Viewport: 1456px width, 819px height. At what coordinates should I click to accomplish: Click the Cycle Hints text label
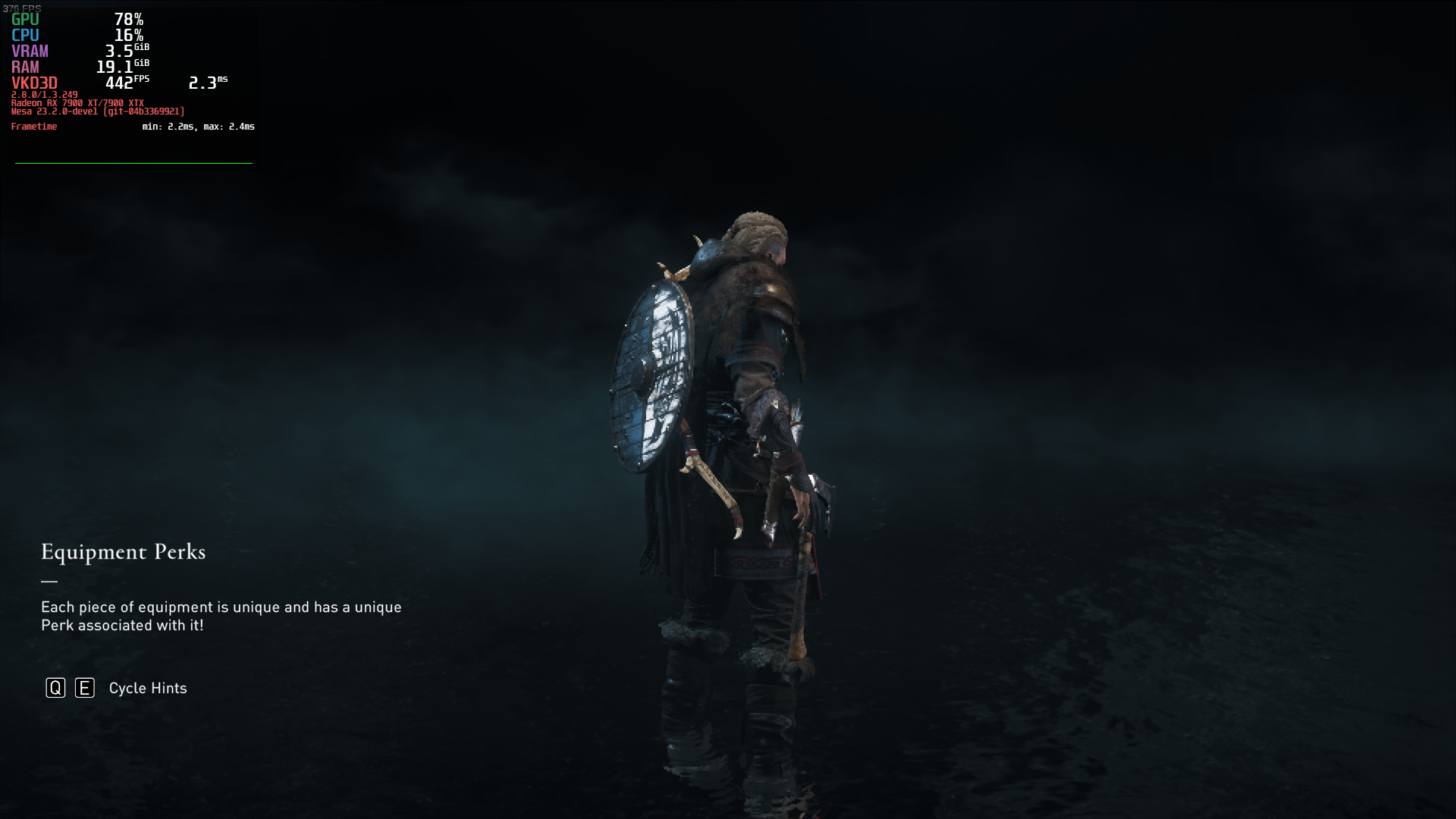point(147,688)
